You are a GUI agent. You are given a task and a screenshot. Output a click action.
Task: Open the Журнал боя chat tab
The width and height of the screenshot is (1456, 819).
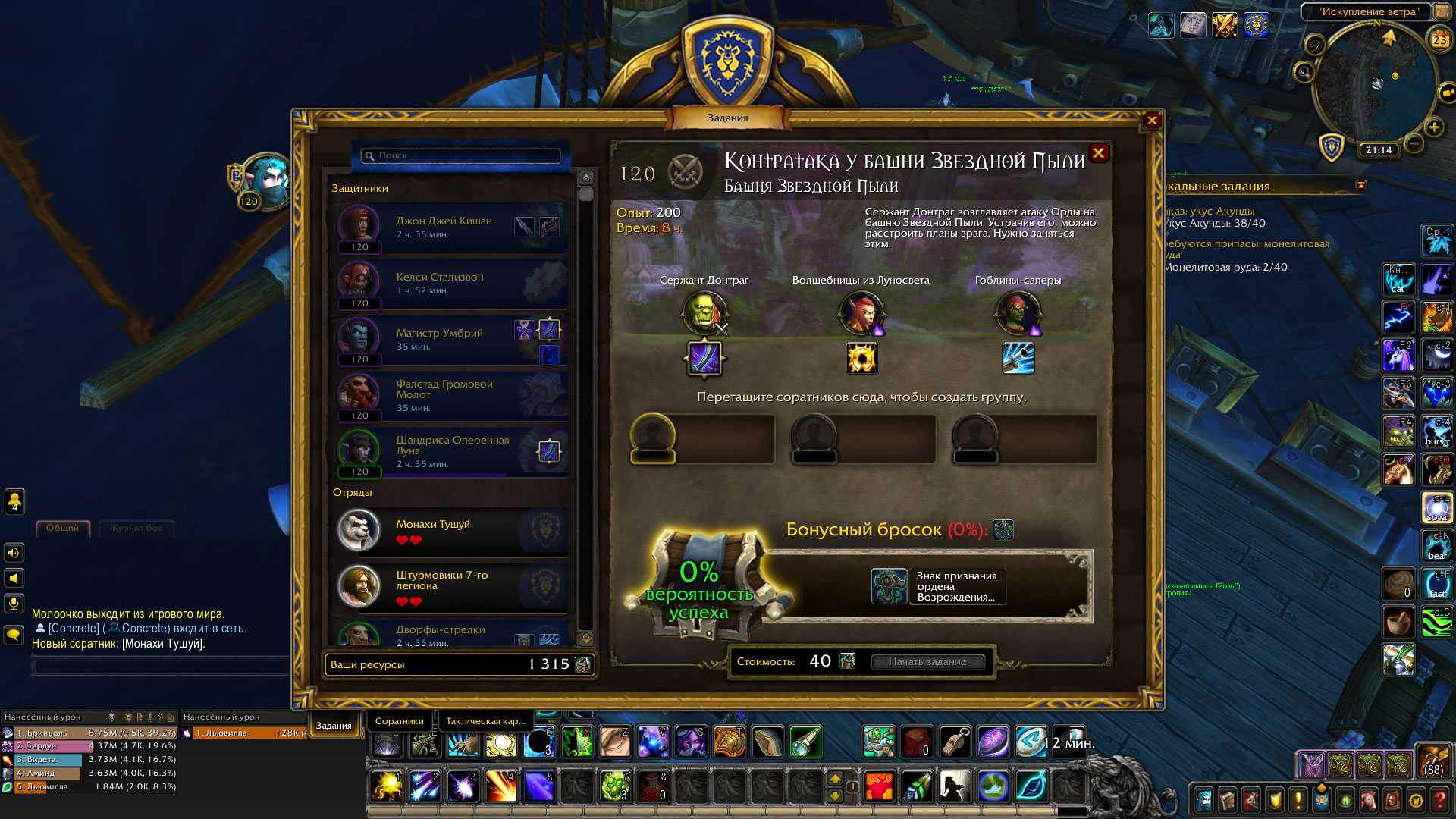pos(136,528)
